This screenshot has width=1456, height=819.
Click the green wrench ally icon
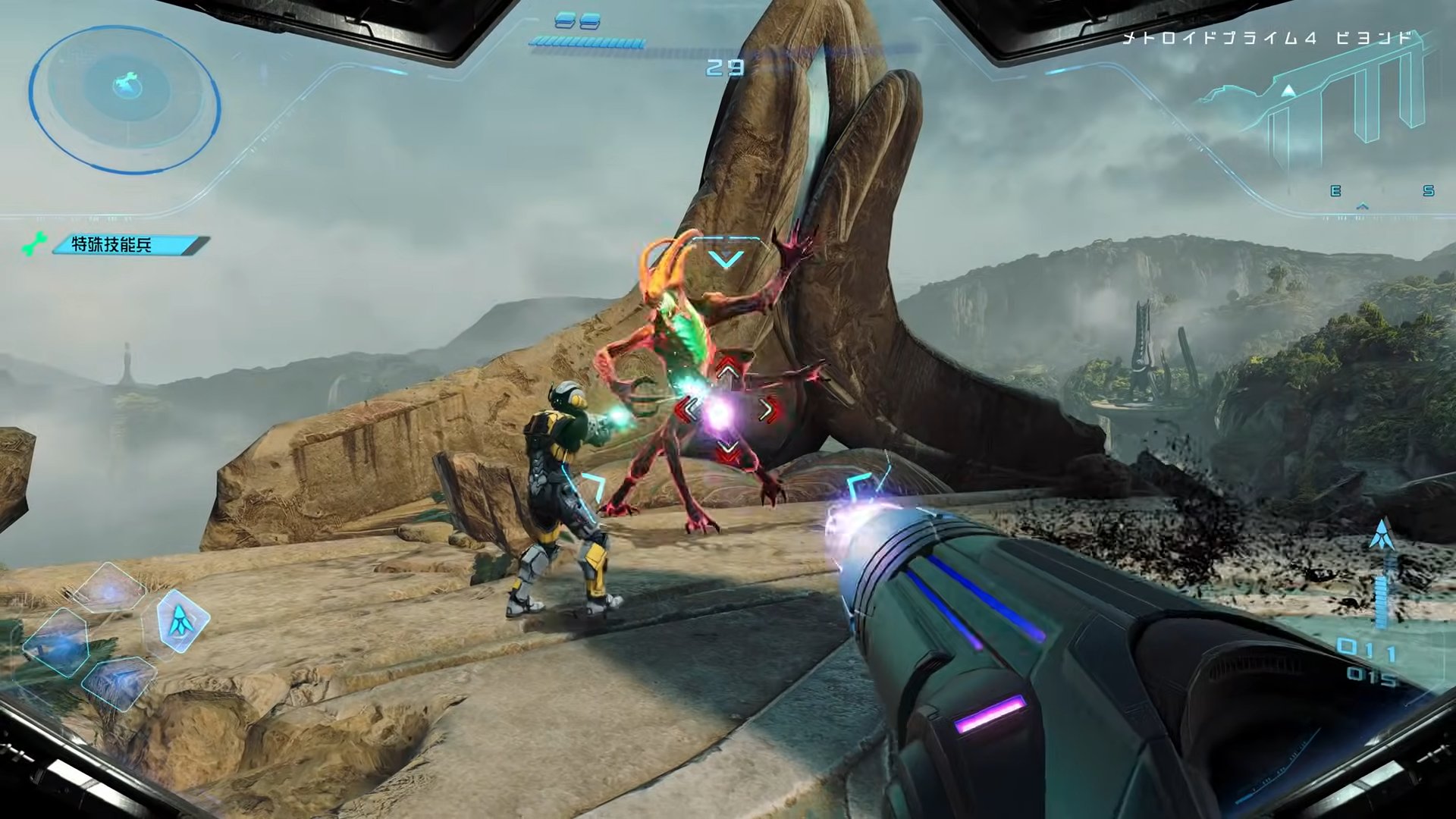(x=33, y=245)
